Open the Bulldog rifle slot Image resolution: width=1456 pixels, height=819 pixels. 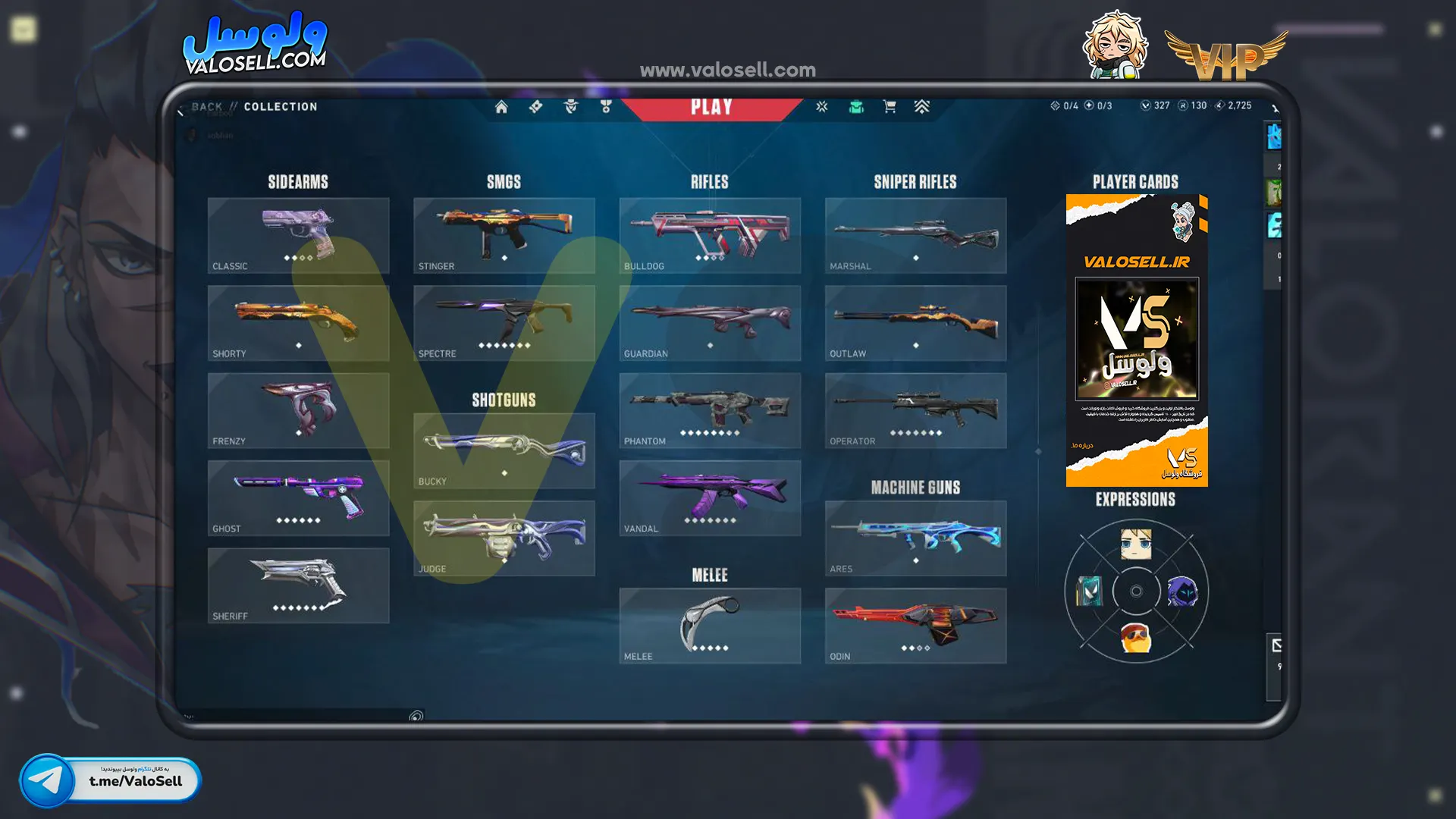click(710, 235)
